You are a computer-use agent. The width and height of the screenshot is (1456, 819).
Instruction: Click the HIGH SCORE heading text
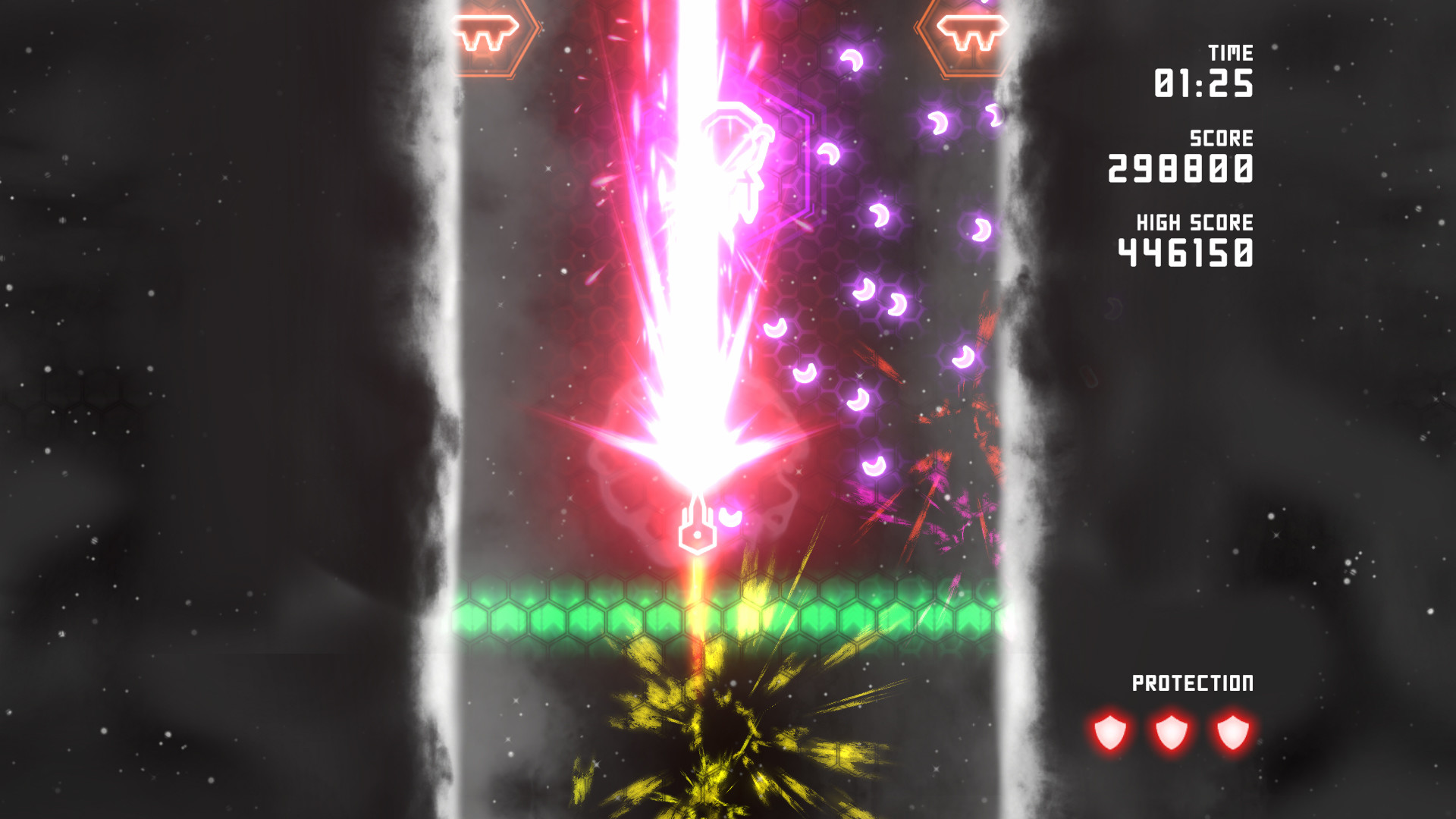(x=1194, y=223)
